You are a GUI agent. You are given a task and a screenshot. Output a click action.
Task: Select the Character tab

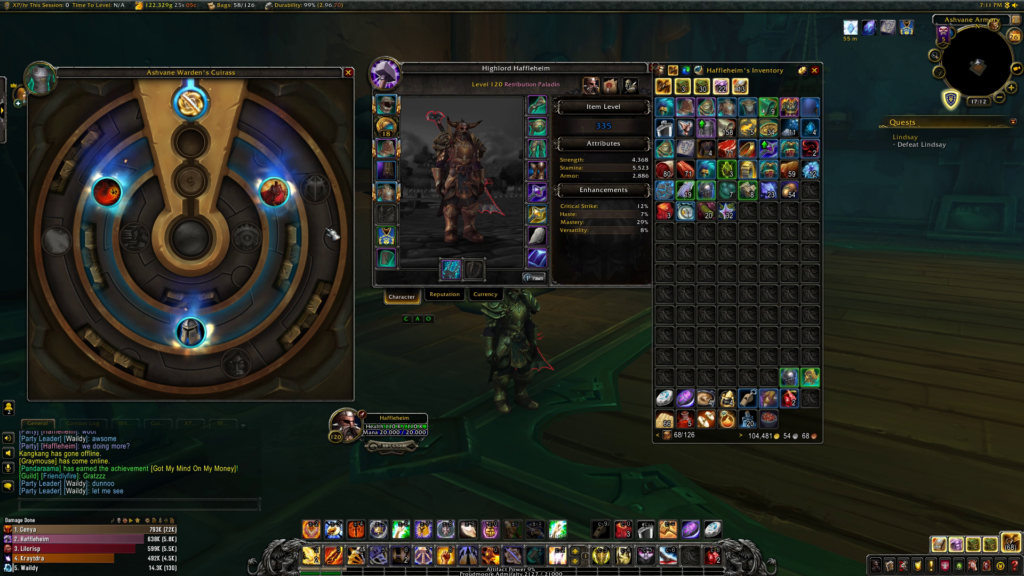[401, 296]
